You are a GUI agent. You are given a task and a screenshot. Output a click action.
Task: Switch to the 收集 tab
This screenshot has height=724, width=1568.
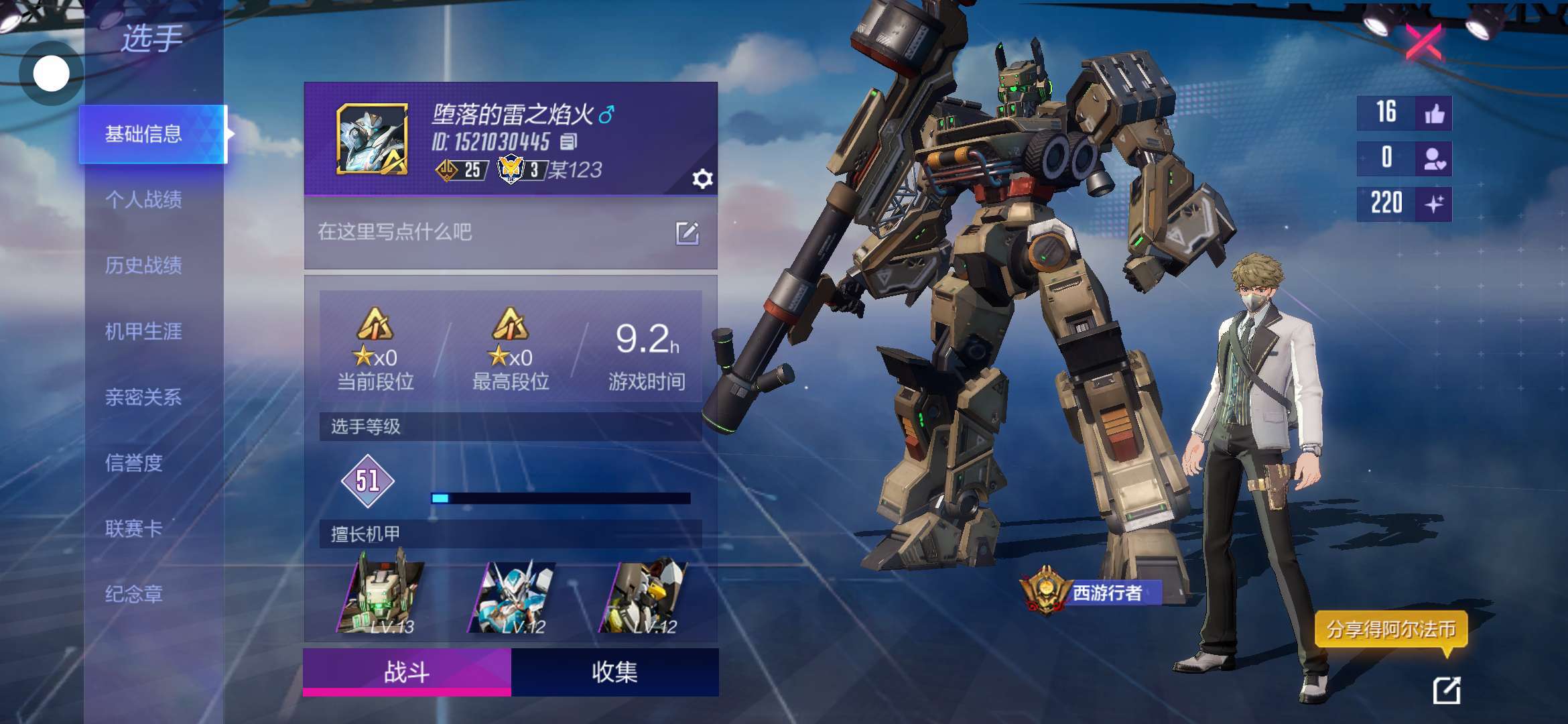[x=614, y=672]
